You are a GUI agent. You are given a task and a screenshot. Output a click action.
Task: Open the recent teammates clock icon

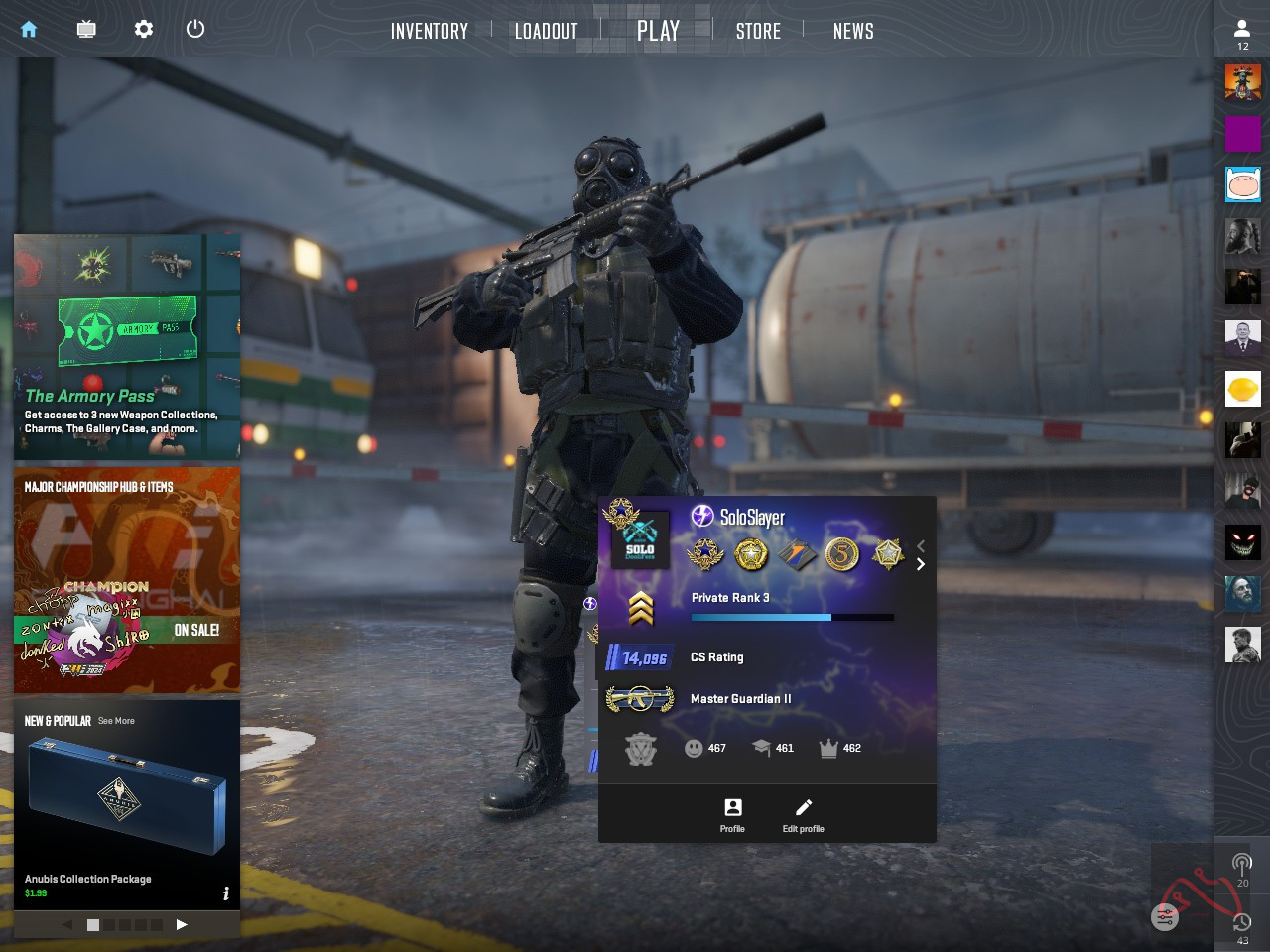click(x=1242, y=924)
